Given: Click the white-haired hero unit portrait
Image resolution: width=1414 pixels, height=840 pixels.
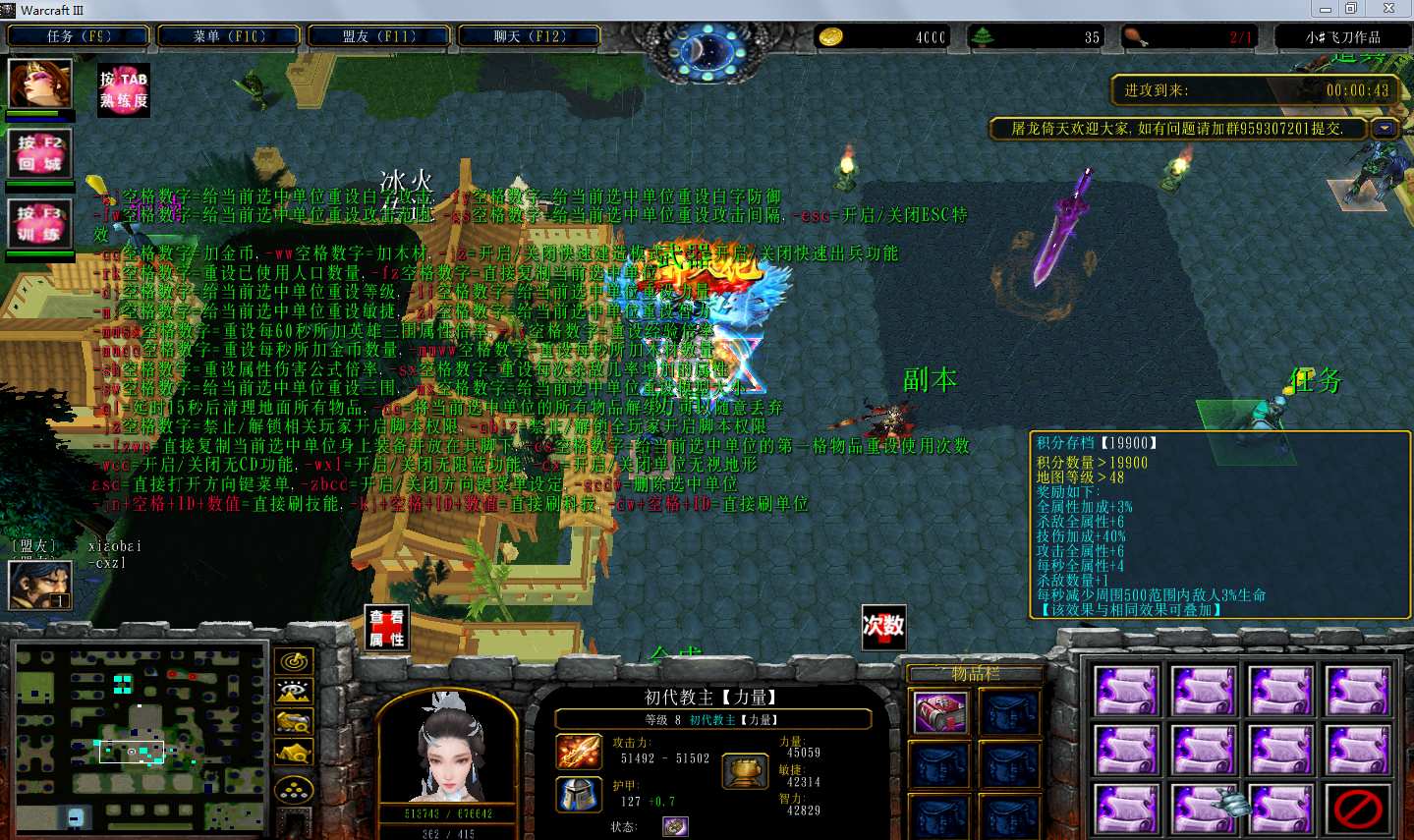Looking at the screenshot, I should pyautogui.click(x=448, y=746).
